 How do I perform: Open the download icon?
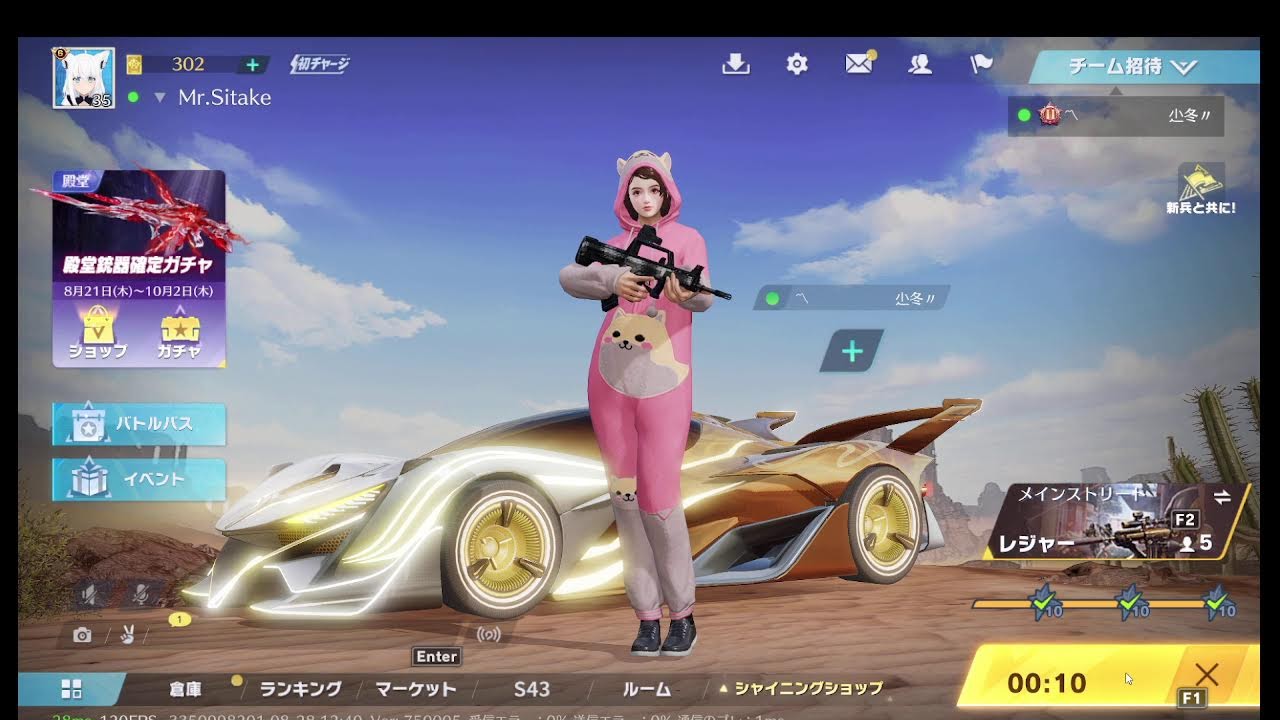point(736,64)
